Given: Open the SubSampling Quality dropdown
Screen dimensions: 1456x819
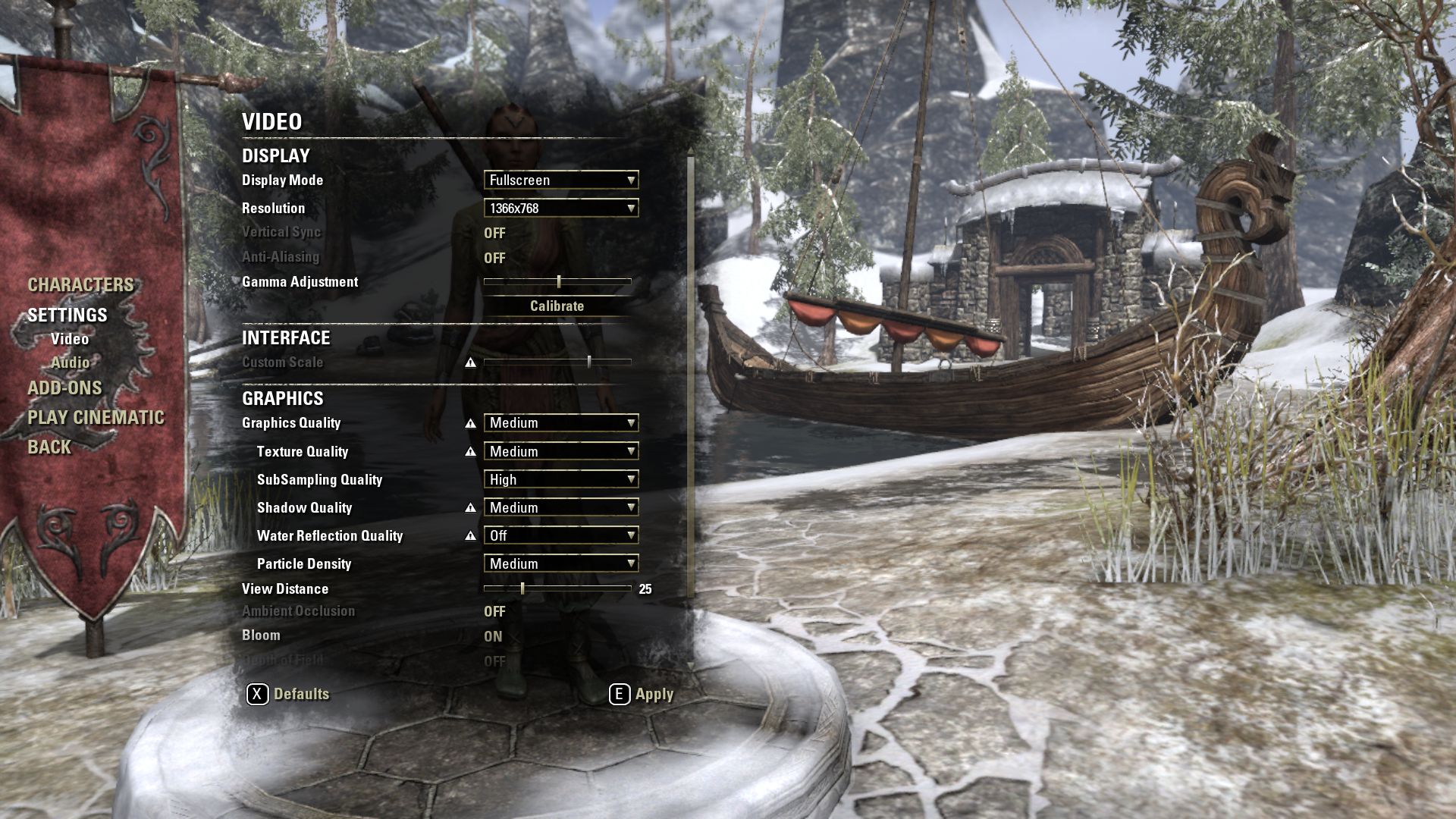Looking at the screenshot, I should click(561, 479).
